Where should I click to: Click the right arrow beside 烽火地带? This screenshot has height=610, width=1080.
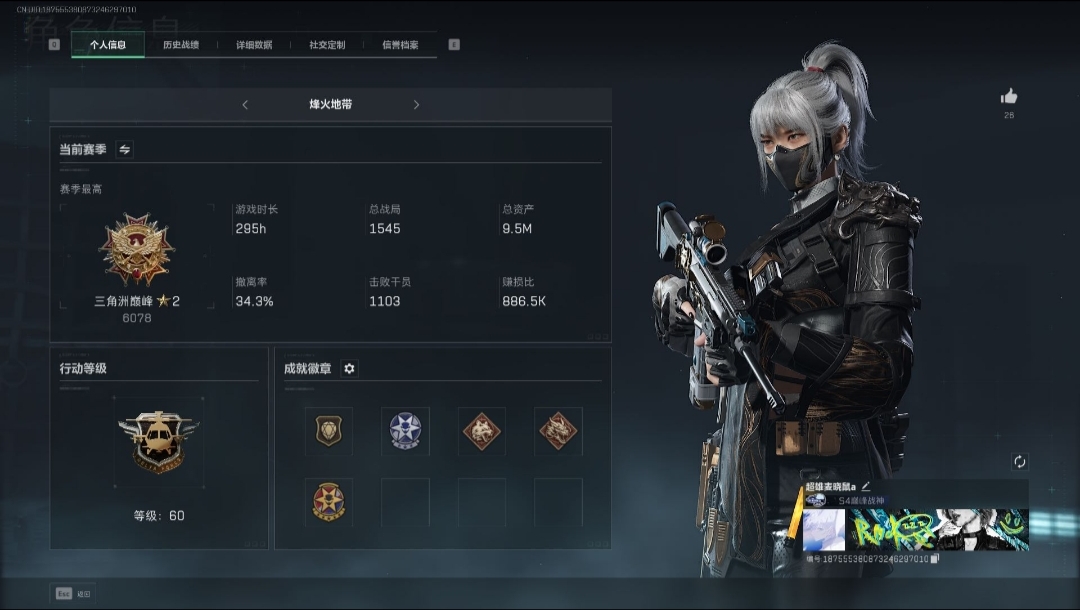pyautogui.click(x=416, y=105)
